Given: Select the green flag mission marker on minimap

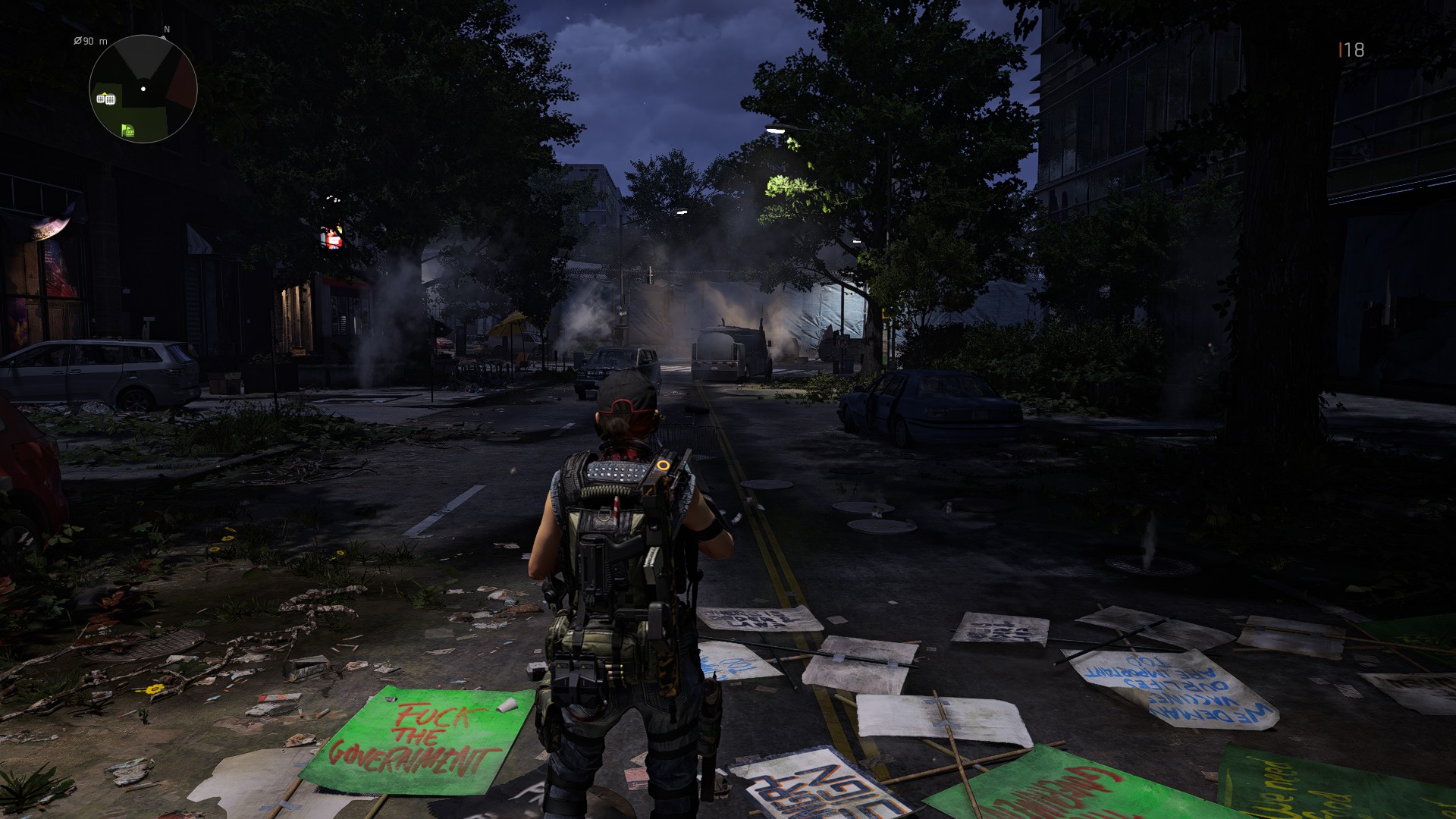Looking at the screenshot, I should coord(128,130).
